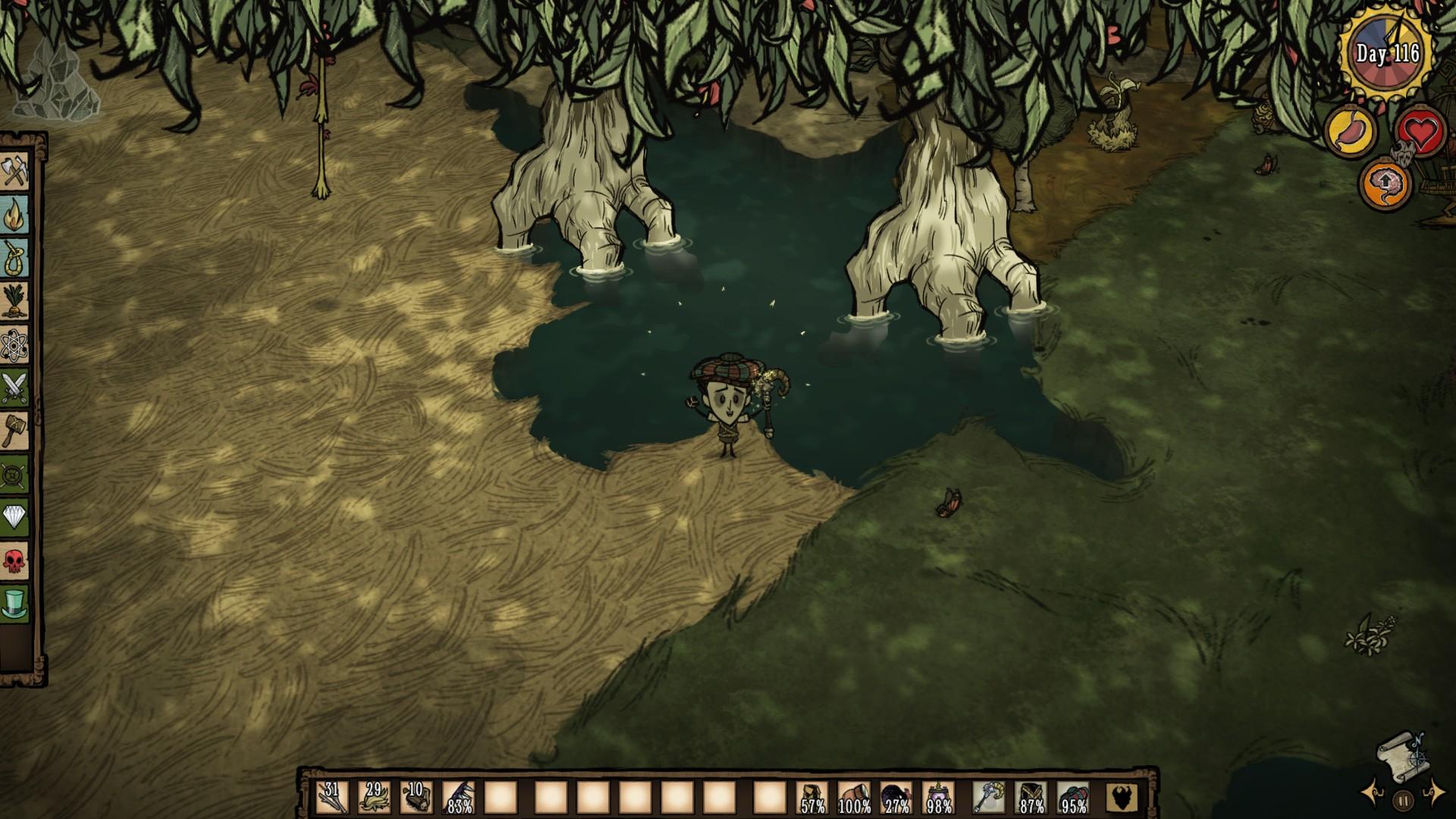
Task: Select the inventory item at 100% durability
Action: click(855, 798)
